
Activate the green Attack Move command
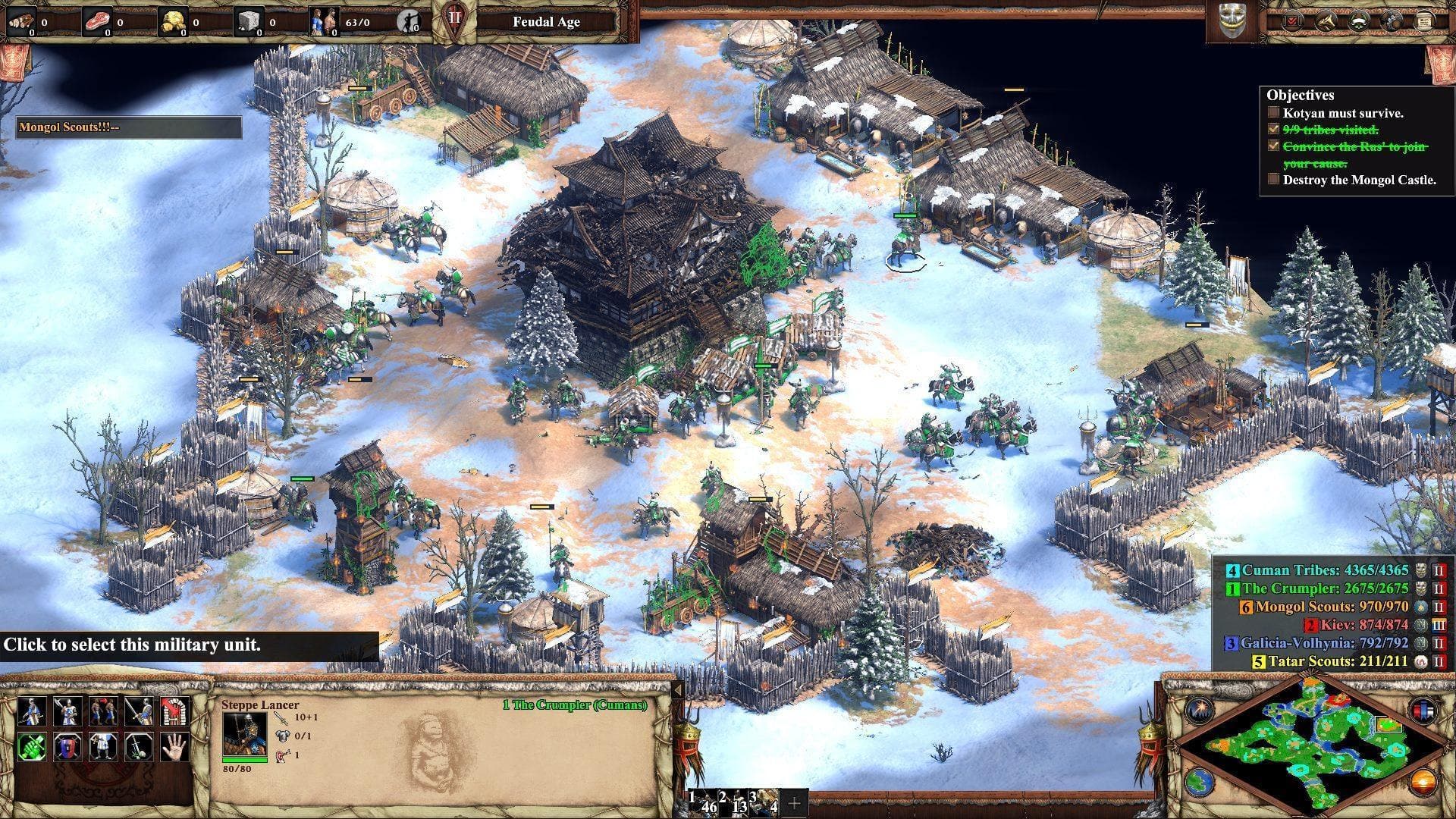point(32,747)
